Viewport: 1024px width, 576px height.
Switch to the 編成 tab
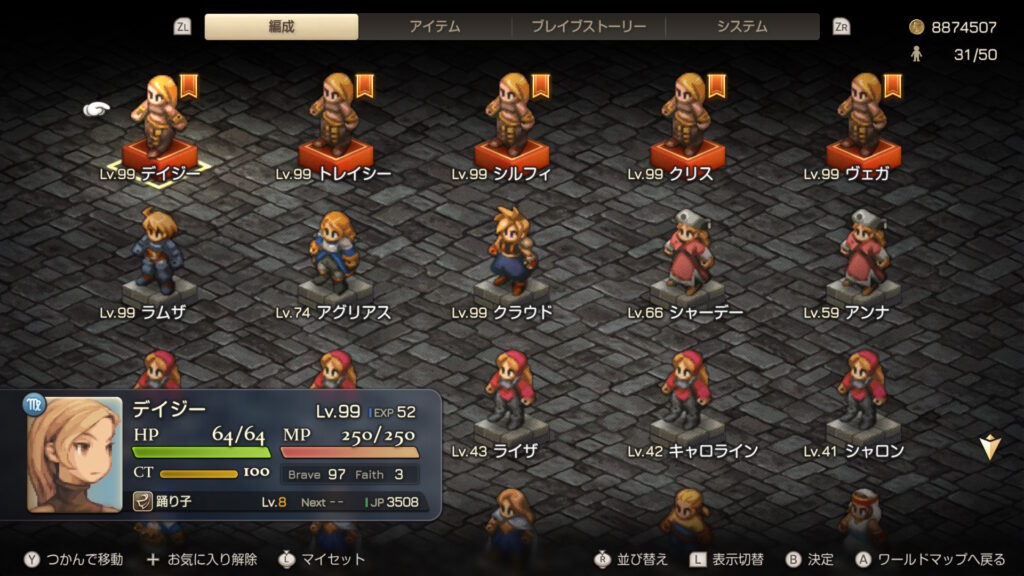click(x=281, y=27)
